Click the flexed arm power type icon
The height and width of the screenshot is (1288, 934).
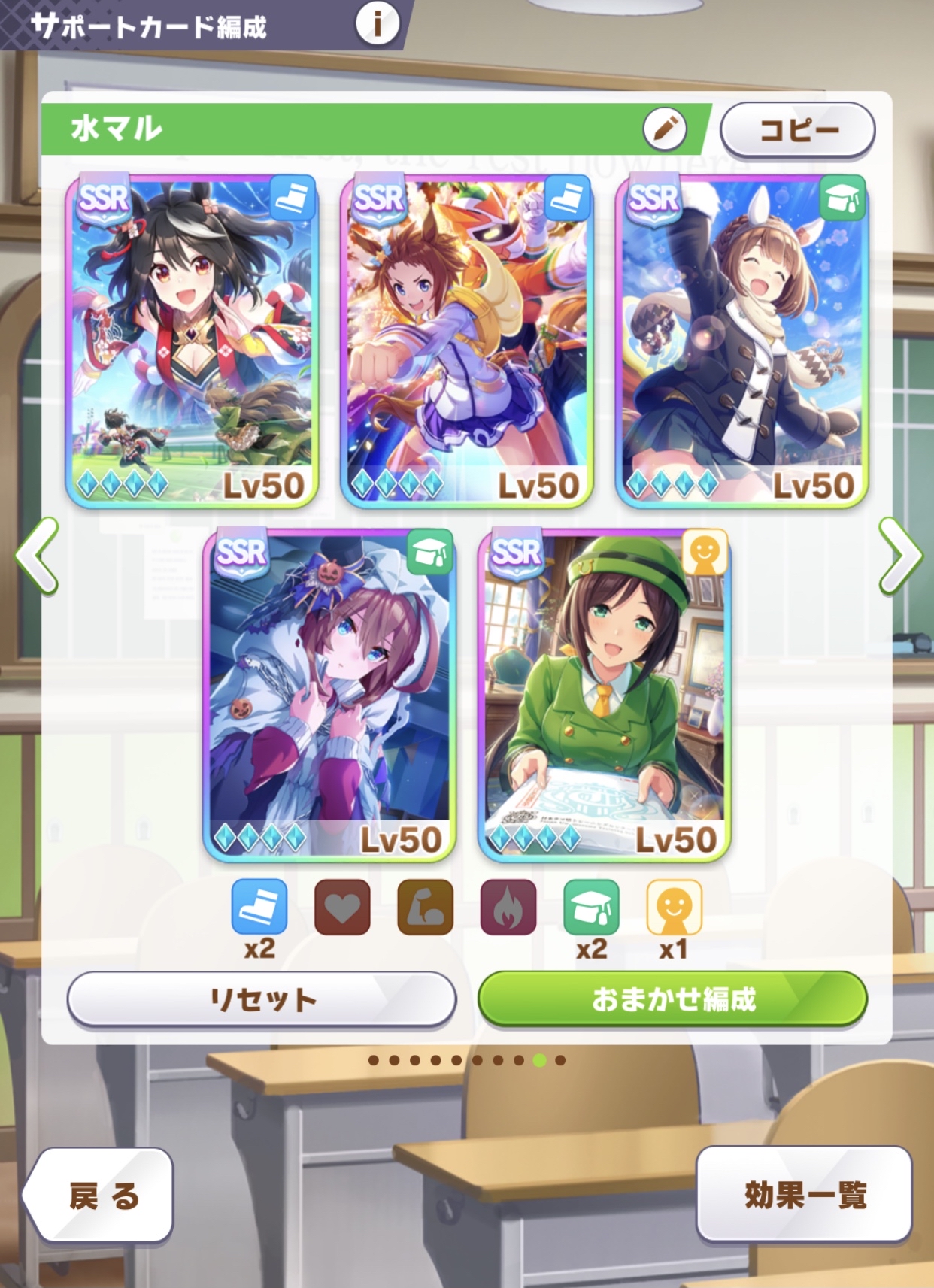click(425, 907)
